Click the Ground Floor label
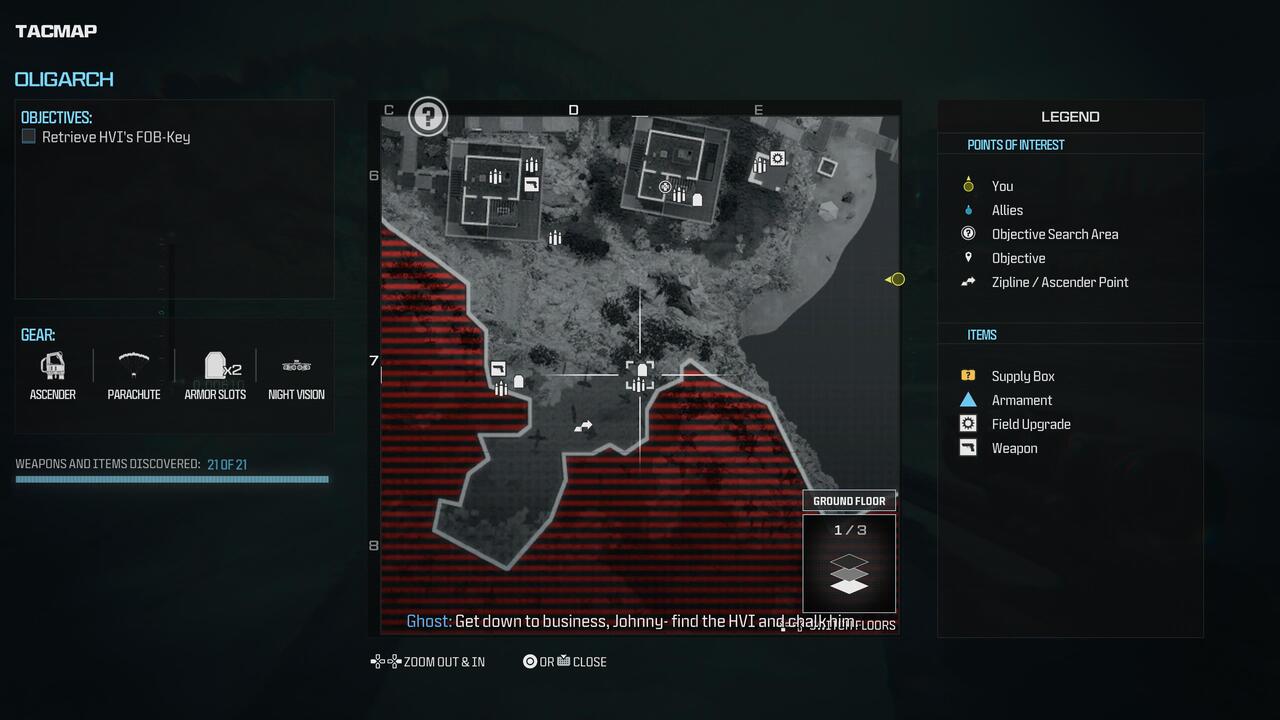This screenshot has height=720, width=1280. coord(849,500)
